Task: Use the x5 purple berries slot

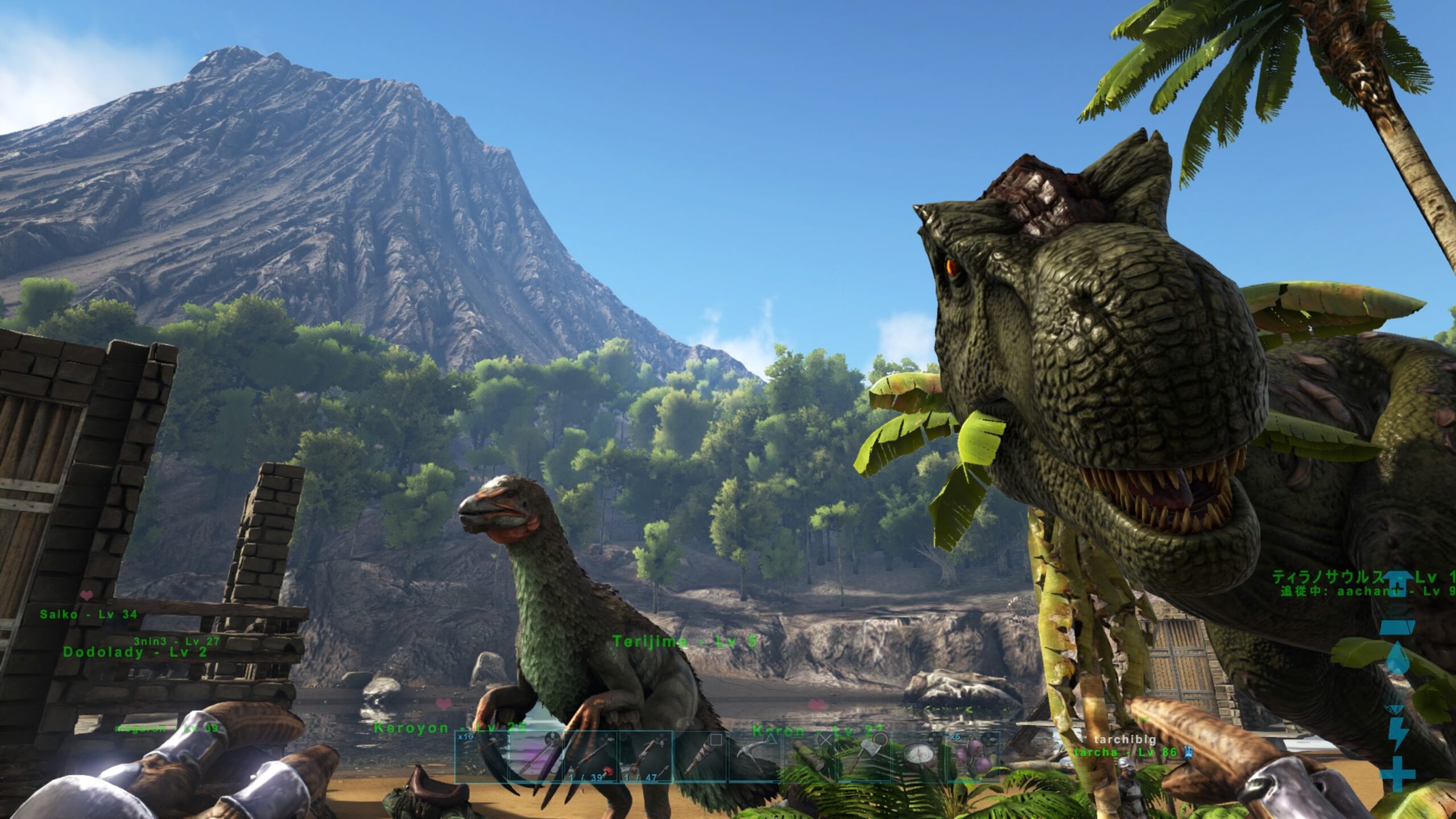Action: [x=973, y=758]
